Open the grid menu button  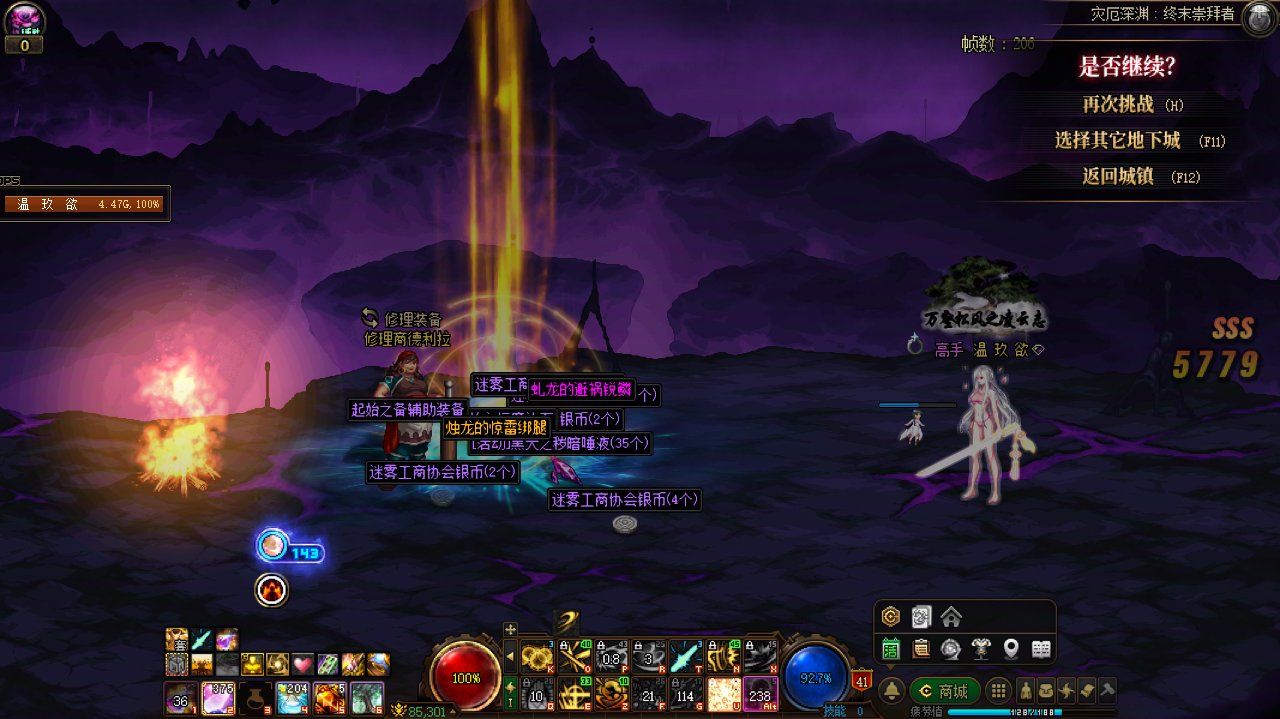[997, 691]
